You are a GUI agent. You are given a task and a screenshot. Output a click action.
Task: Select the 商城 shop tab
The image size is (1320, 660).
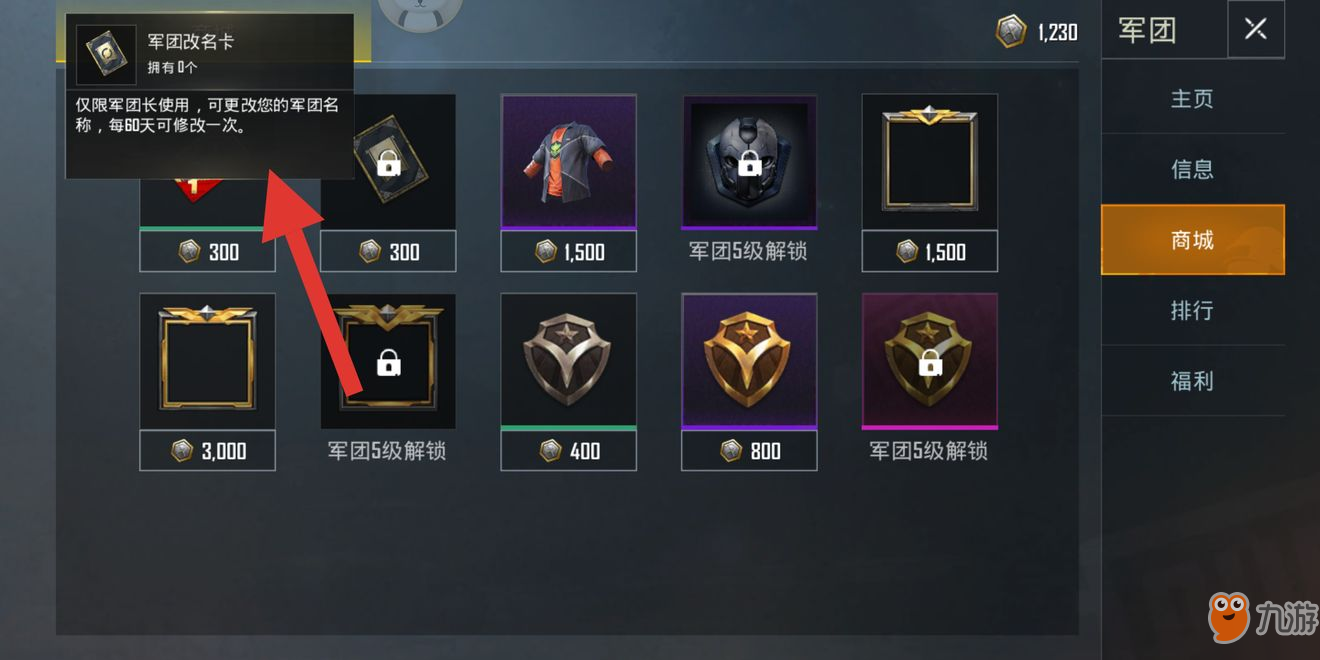(x=1192, y=240)
